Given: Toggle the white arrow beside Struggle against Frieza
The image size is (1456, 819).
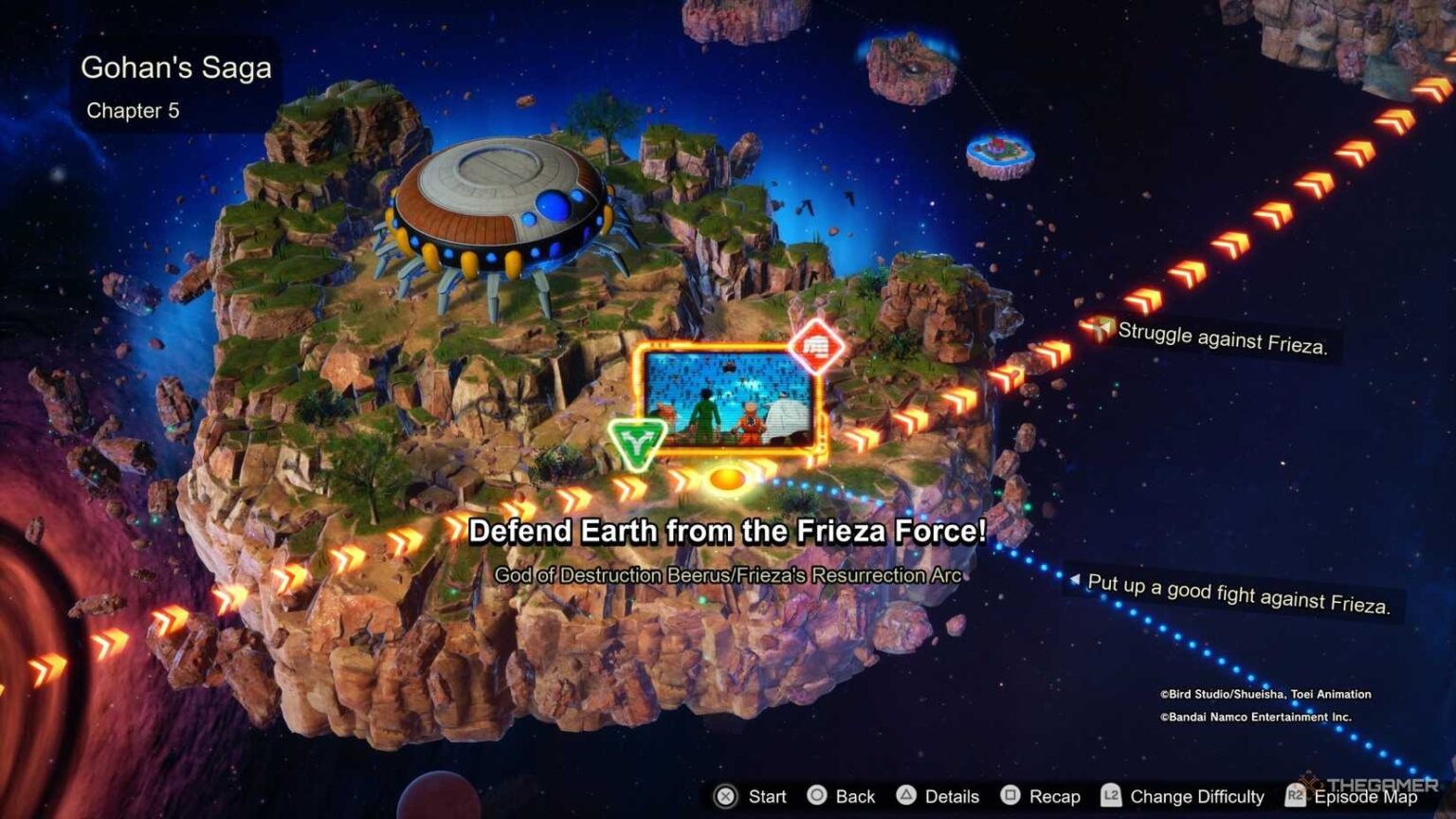Looking at the screenshot, I should pos(1102,330).
